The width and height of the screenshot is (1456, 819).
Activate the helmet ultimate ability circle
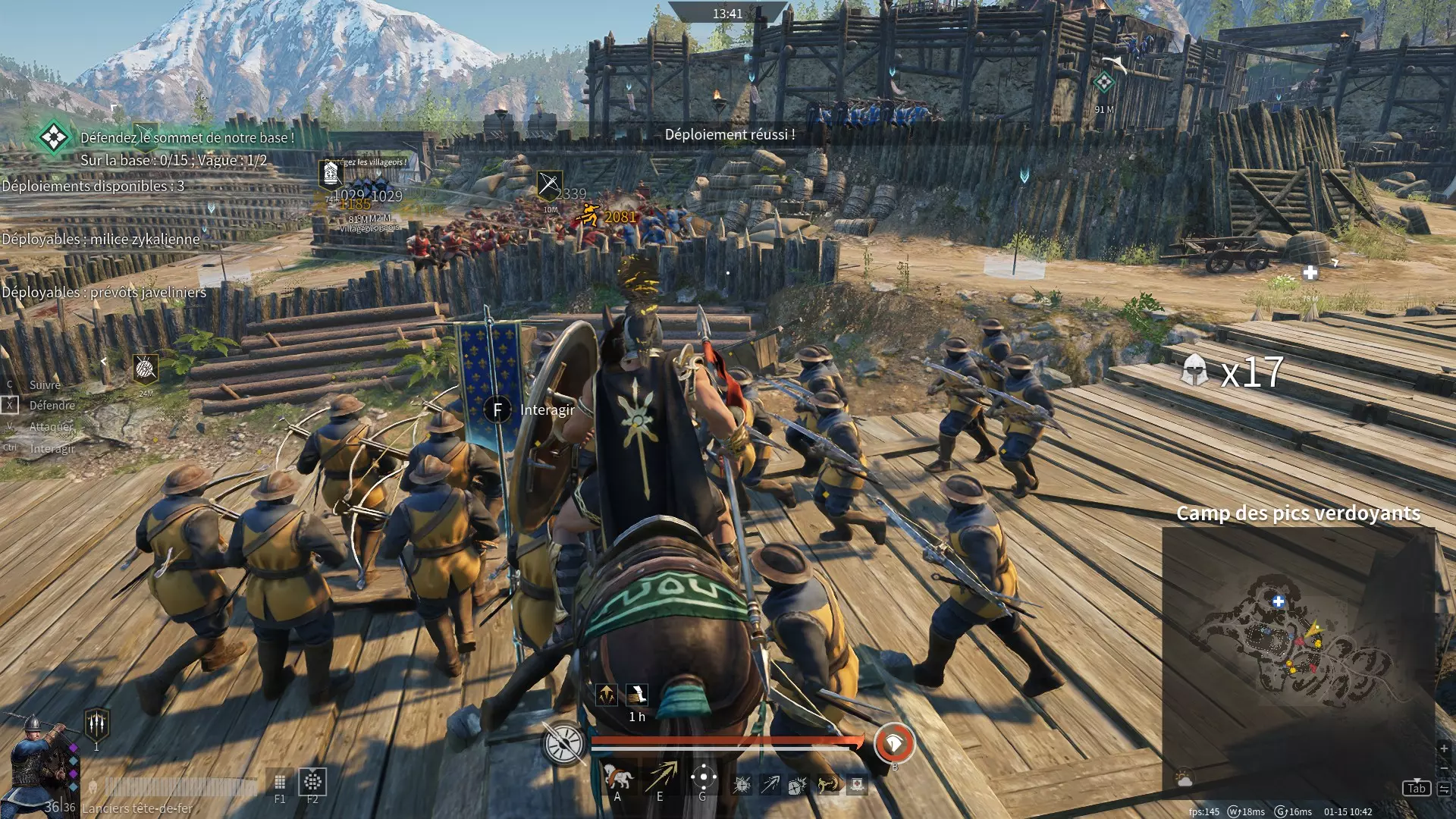click(894, 743)
